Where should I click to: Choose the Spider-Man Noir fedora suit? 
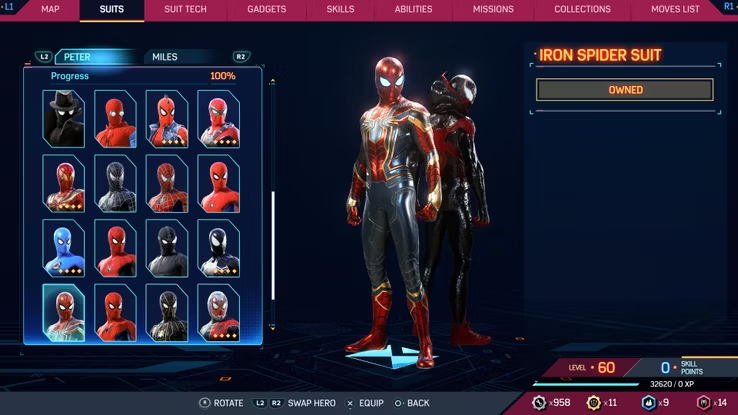(x=63, y=119)
